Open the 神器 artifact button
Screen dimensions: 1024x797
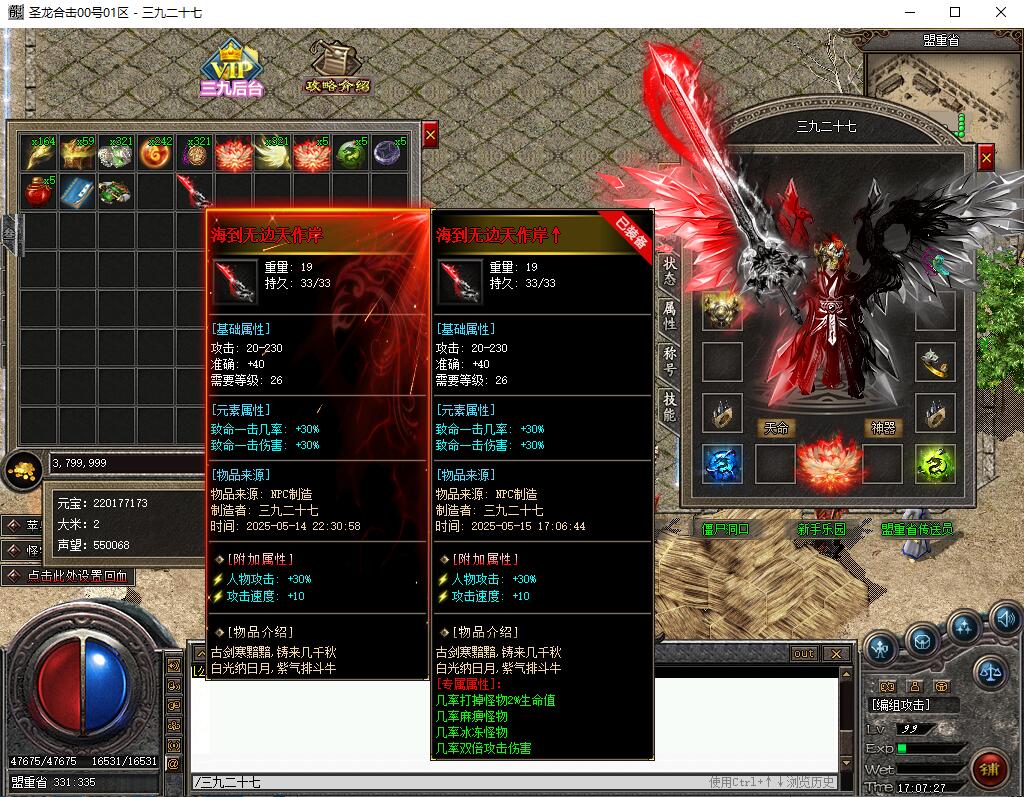(x=882, y=428)
